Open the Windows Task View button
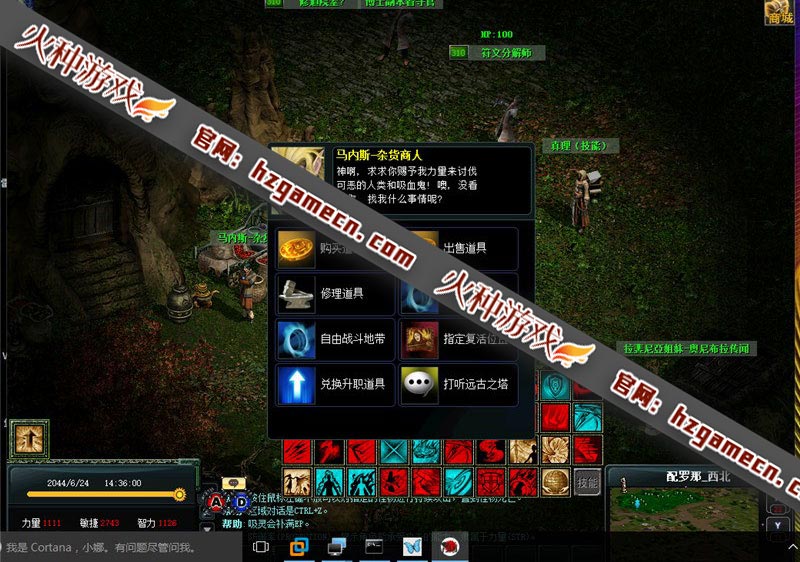This screenshot has width=800, height=562. tap(261, 548)
